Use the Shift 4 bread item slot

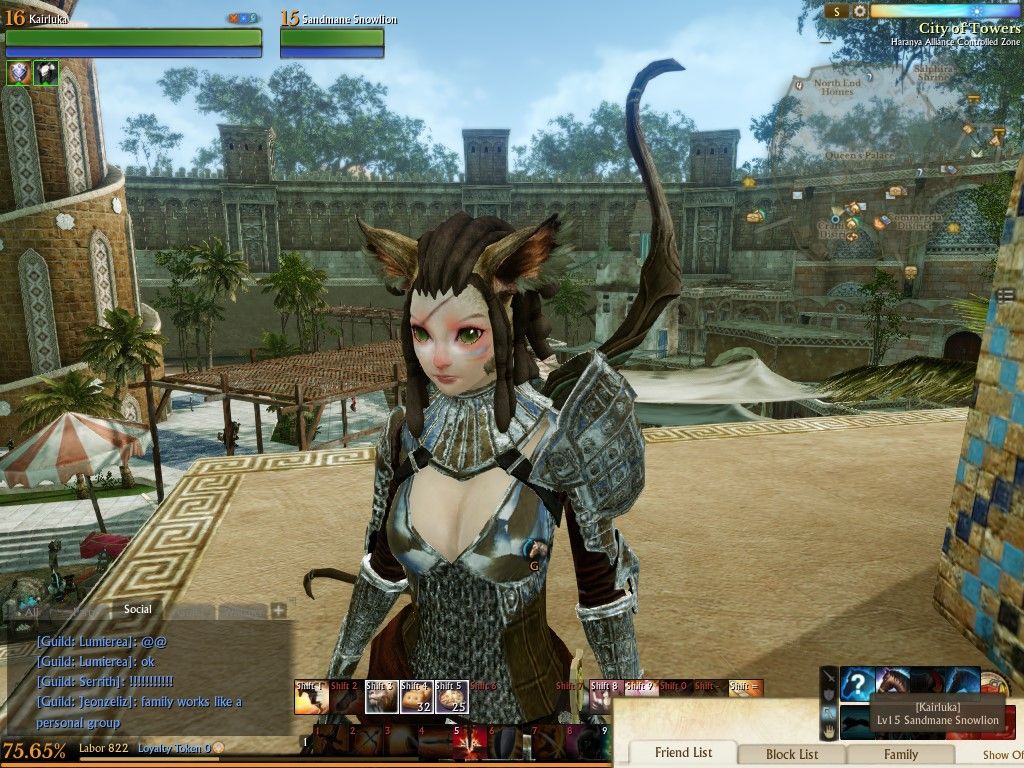(x=417, y=697)
